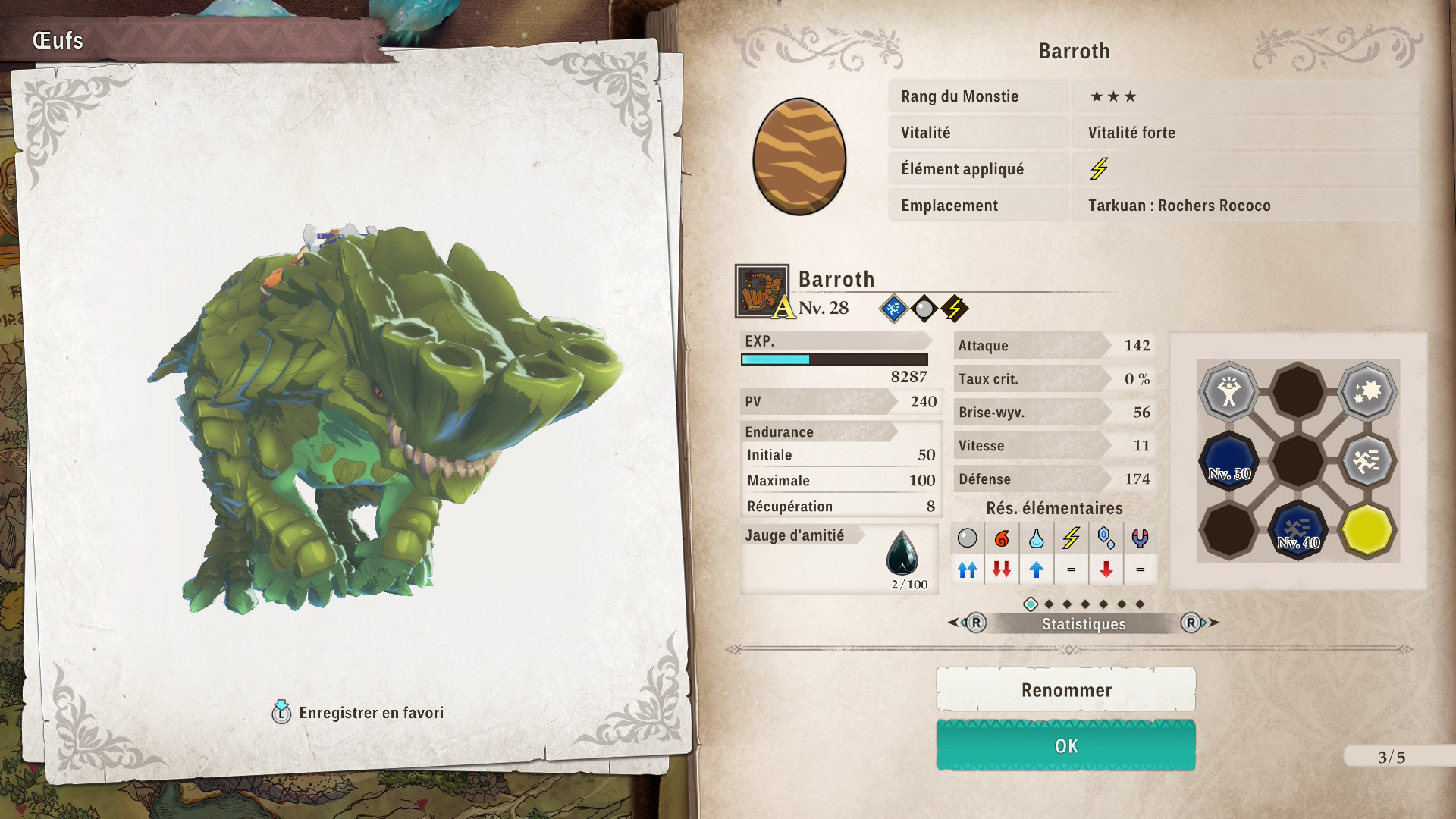Select the locked Nv. 40 blue gene
The width and height of the screenshot is (1456, 819).
point(1298,530)
